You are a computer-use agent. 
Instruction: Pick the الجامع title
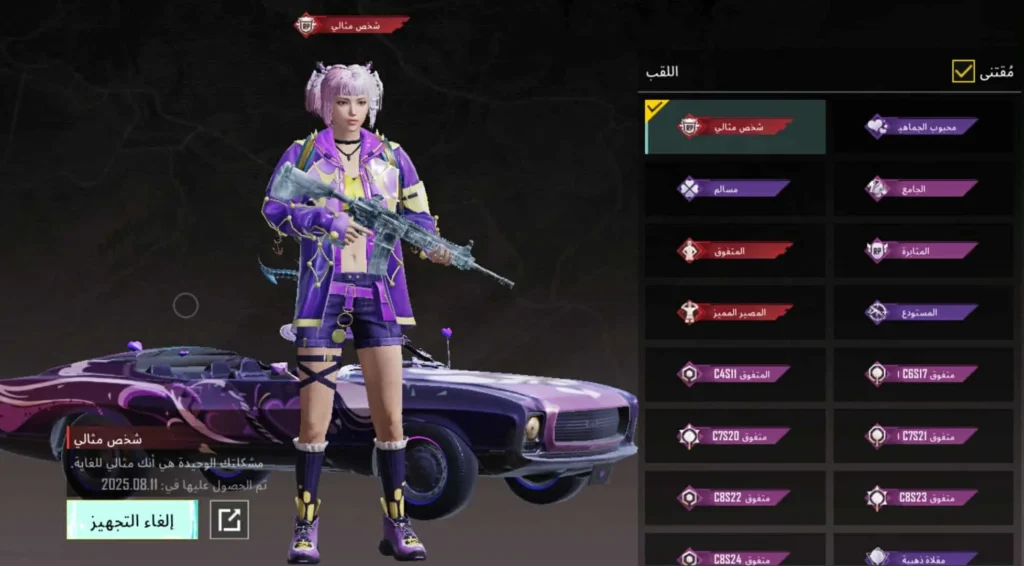[922, 188]
